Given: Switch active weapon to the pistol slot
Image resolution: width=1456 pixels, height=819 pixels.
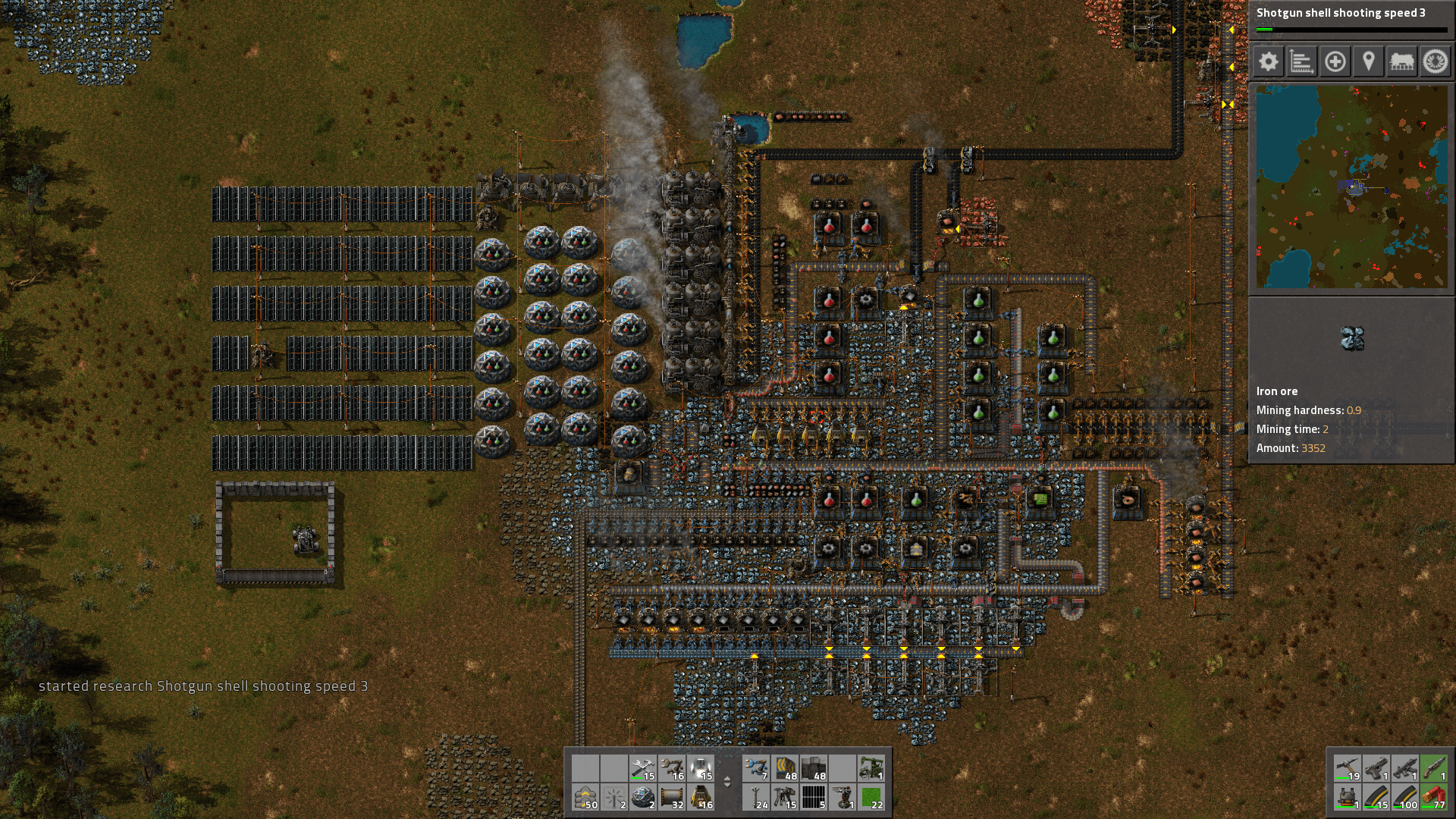Looking at the screenshot, I should (x=1376, y=767).
